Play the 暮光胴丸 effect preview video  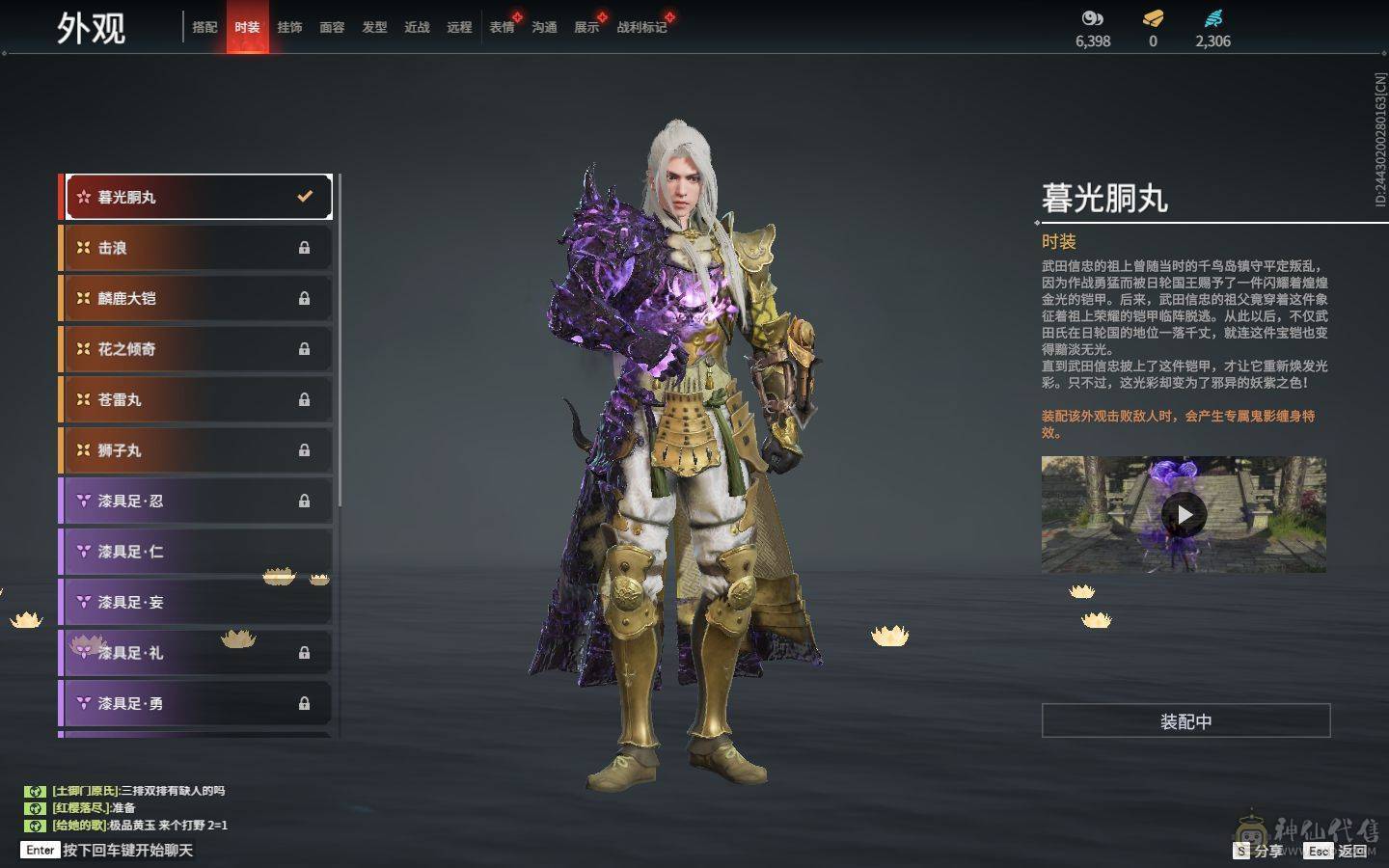1185,514
